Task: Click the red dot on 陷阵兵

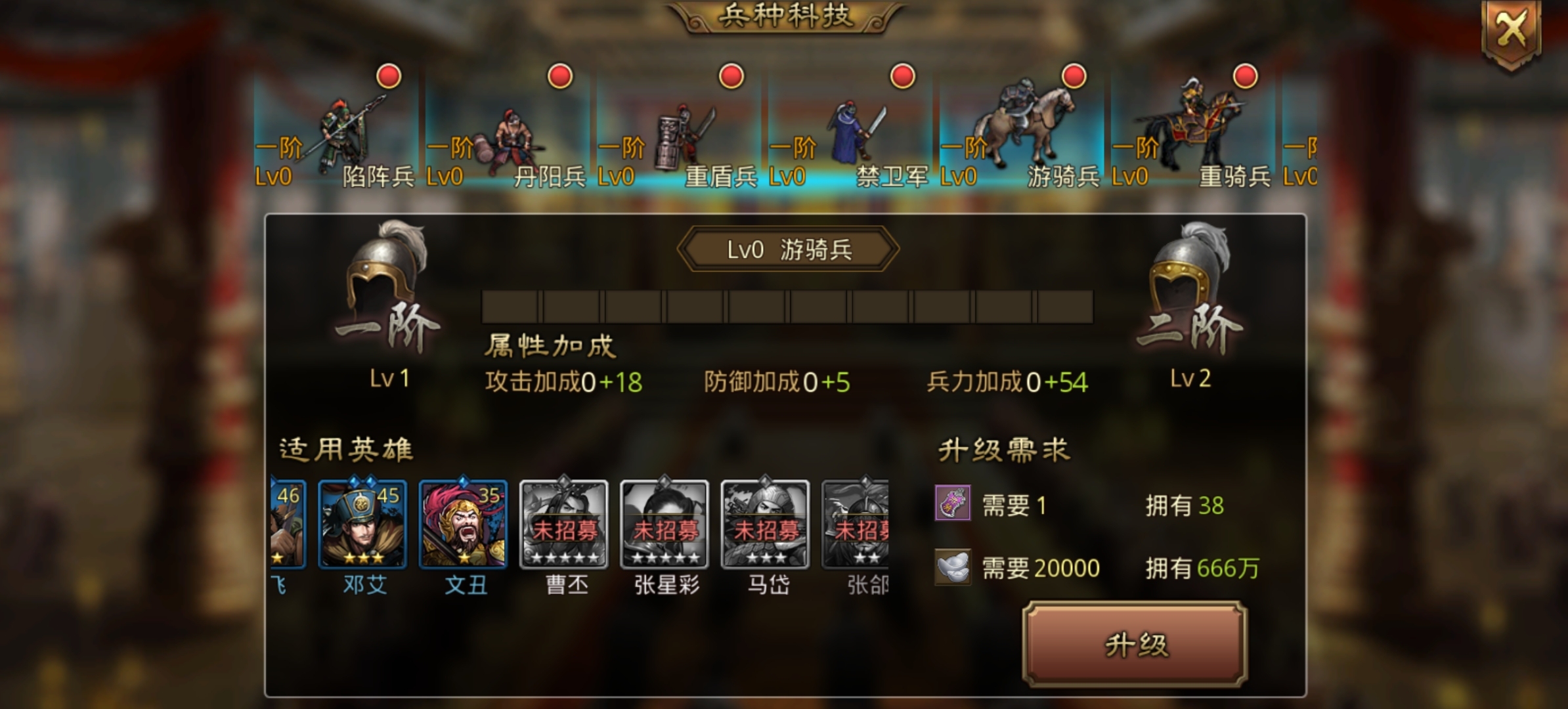Action: (387, 77)
